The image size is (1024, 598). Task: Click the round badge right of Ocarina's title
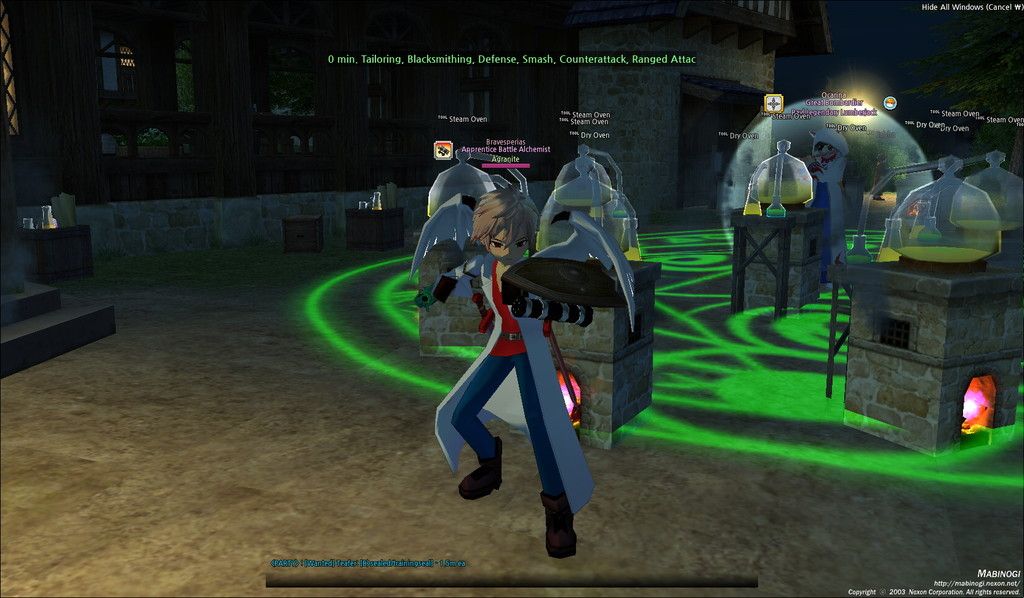point(890,102)
